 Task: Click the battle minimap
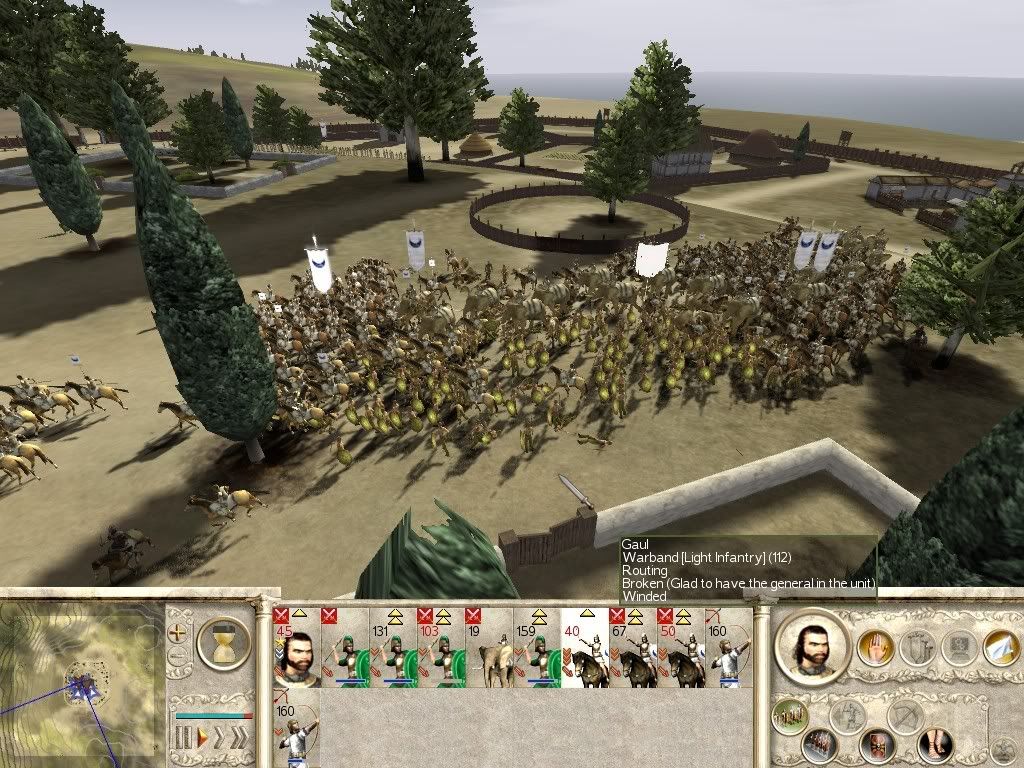click(x=80, y=678)
